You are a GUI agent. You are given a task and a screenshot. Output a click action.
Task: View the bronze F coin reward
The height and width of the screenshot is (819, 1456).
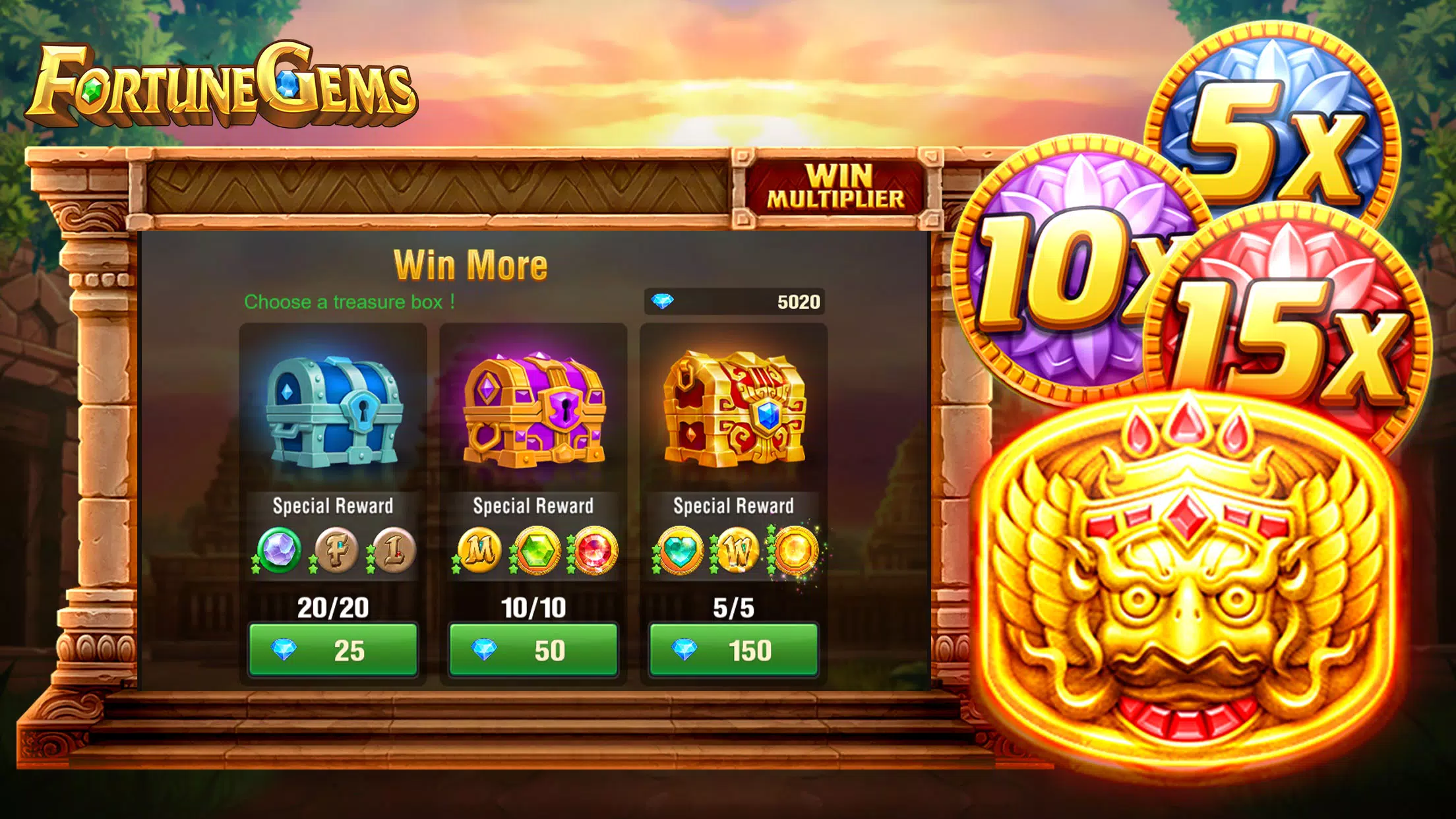(337, 550)
